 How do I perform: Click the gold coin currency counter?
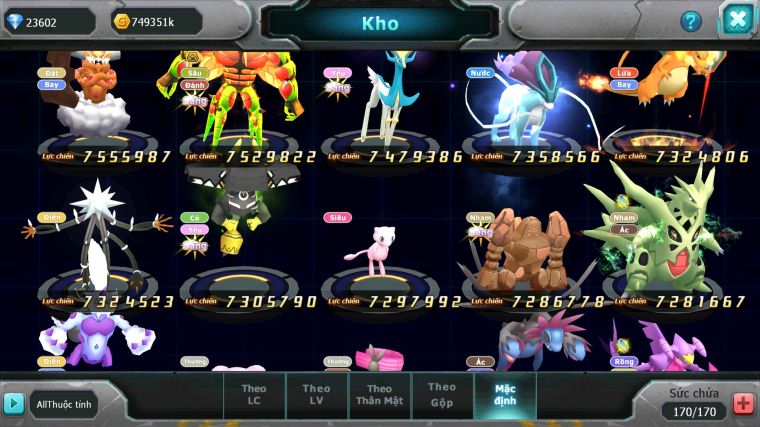click(x=157, y=21)
